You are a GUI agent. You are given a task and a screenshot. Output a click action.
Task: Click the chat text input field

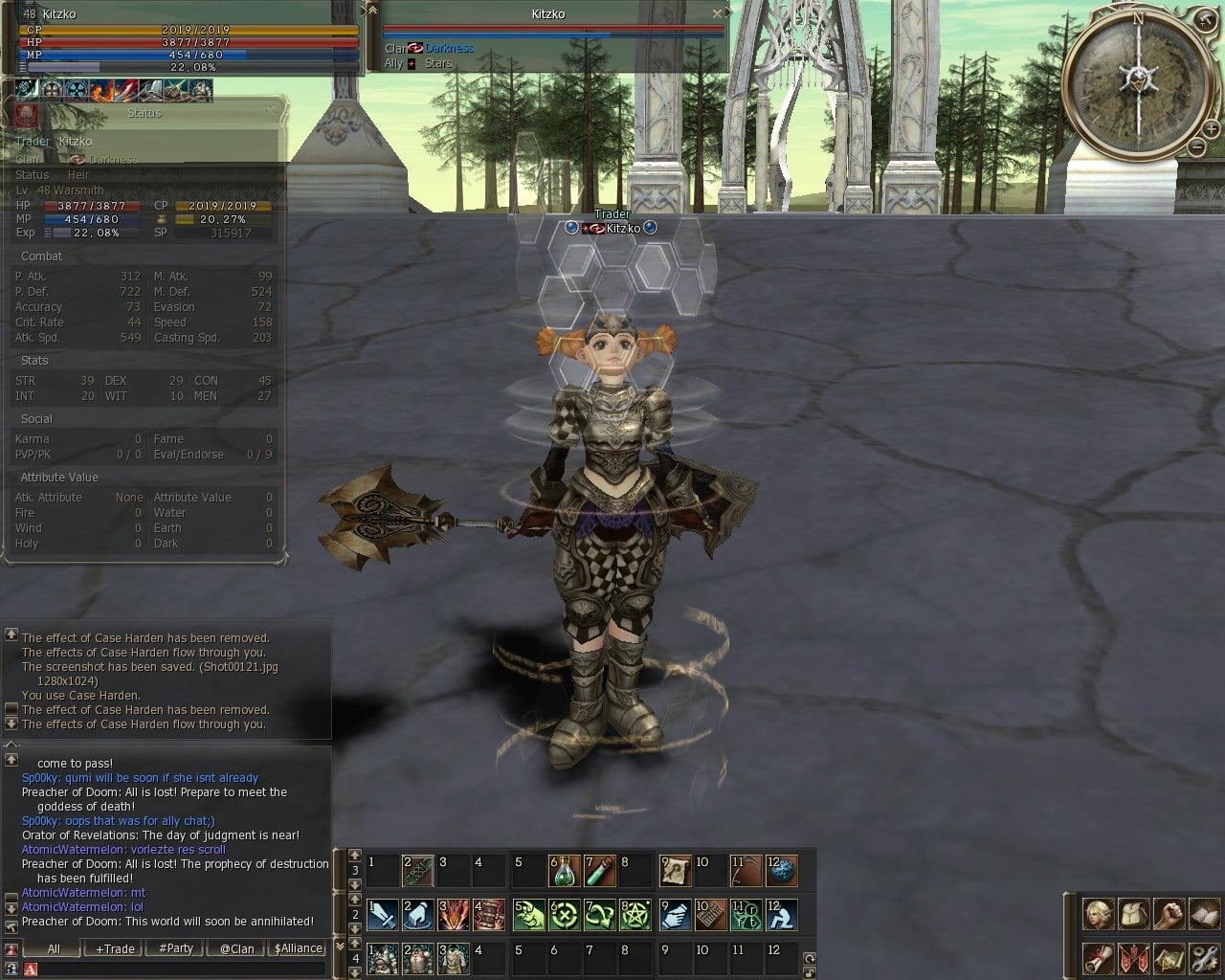[177, 969]
